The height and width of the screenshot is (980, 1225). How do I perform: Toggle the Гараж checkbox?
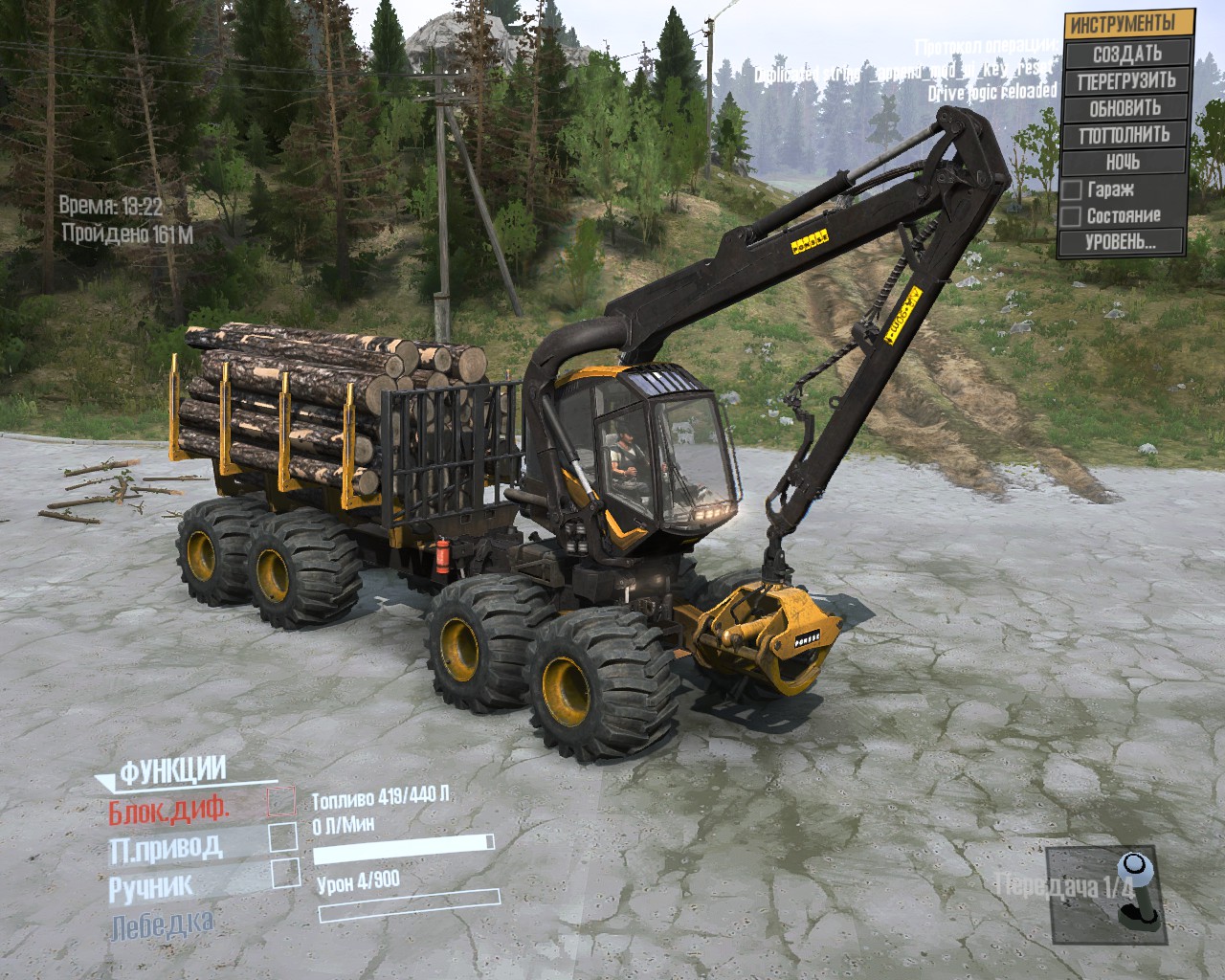coord(1072,189)
